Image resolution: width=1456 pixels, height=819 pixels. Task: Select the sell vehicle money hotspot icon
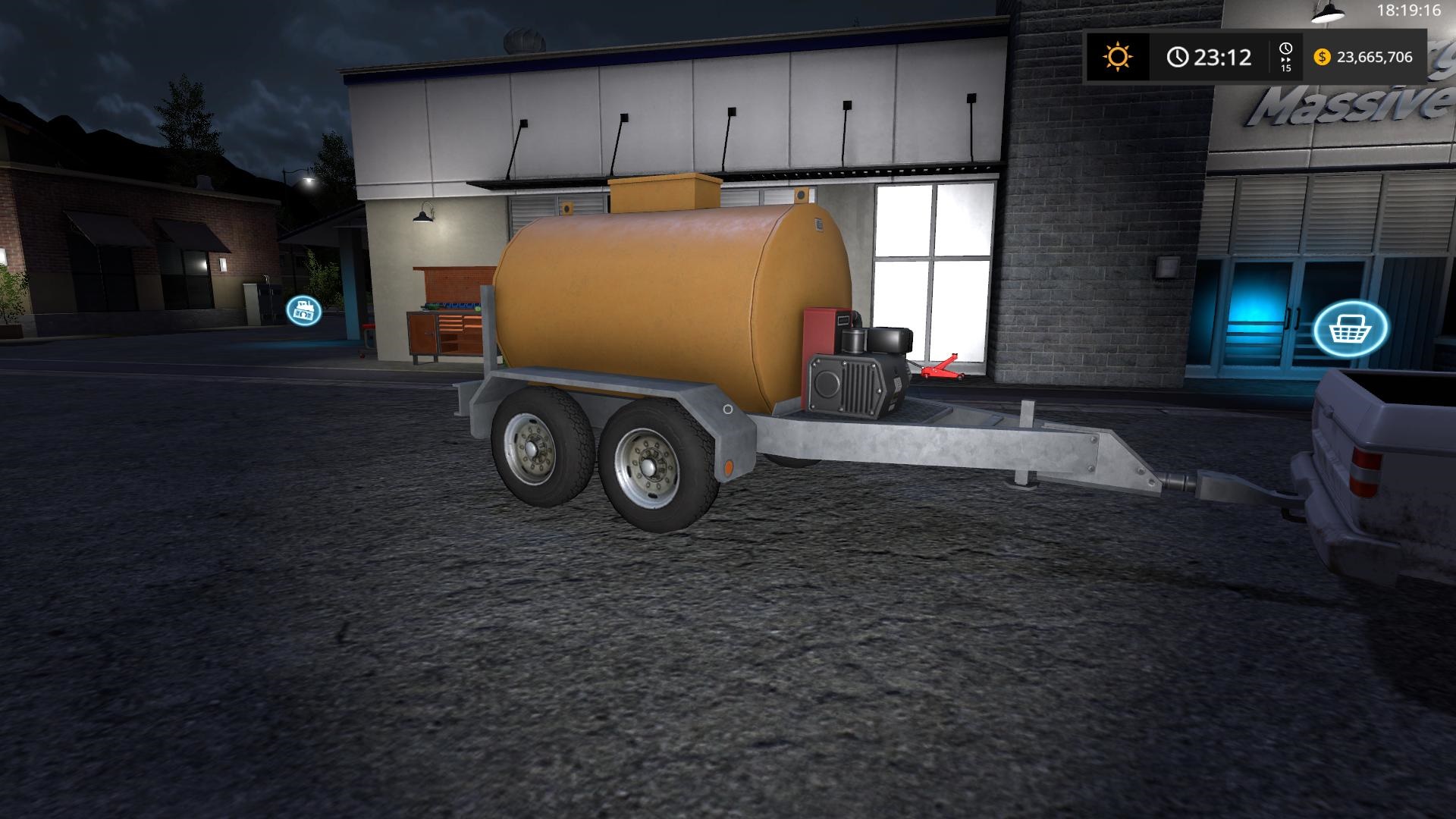click(304, 309)
